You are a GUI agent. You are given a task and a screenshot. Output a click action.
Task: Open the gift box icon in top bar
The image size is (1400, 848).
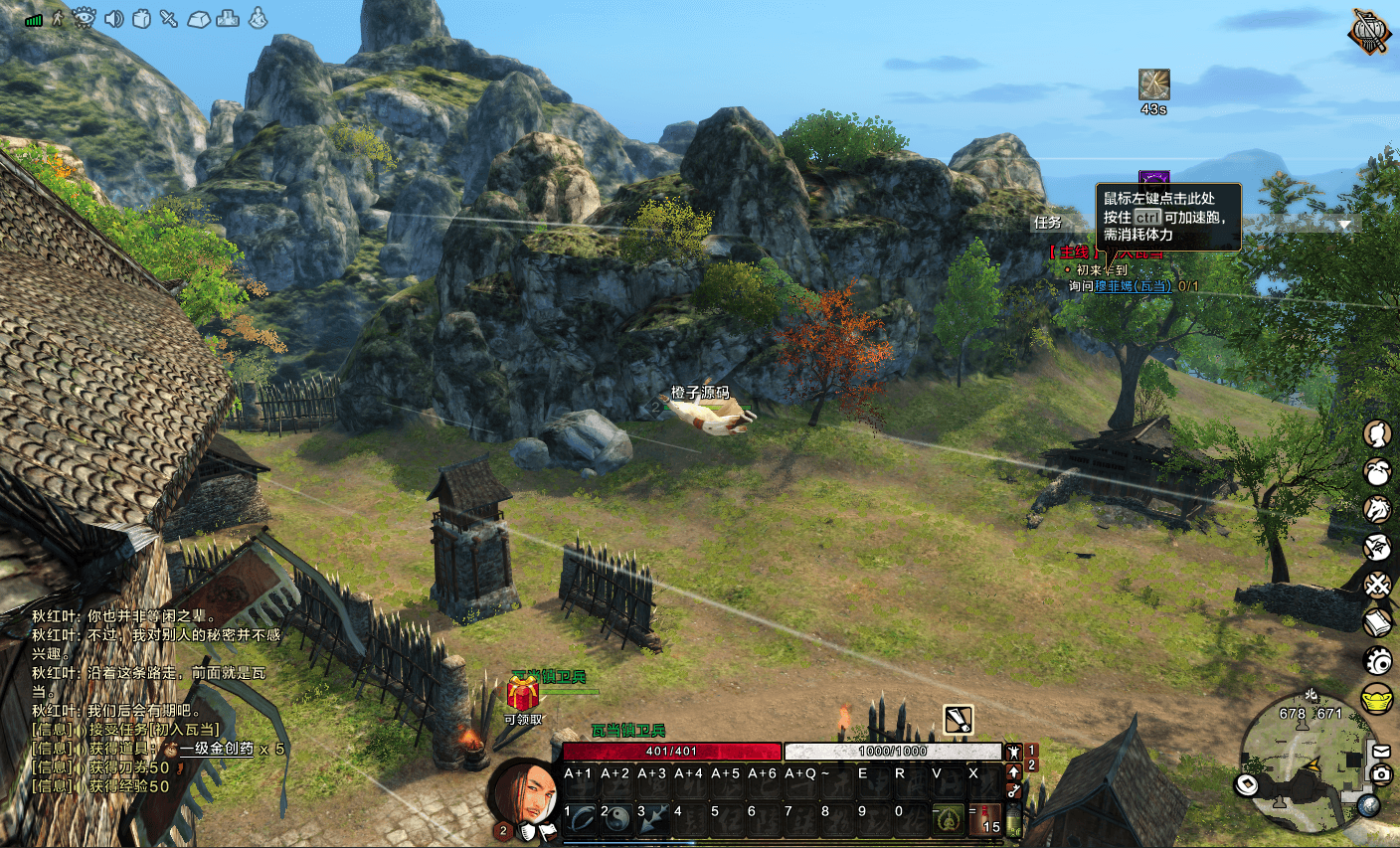[141, 18]
